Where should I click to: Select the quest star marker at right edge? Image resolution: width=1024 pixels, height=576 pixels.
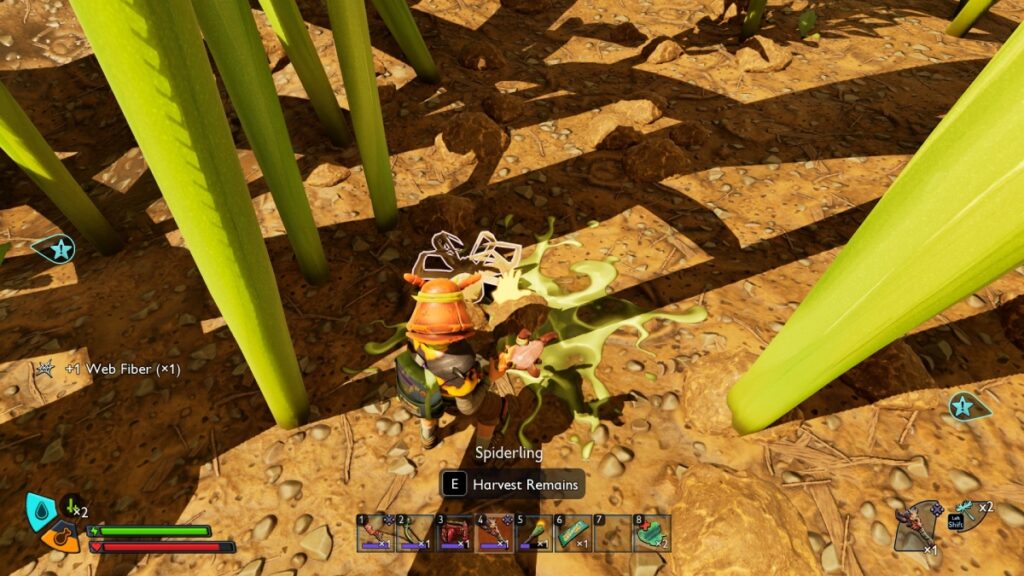[x=962, y=405]
